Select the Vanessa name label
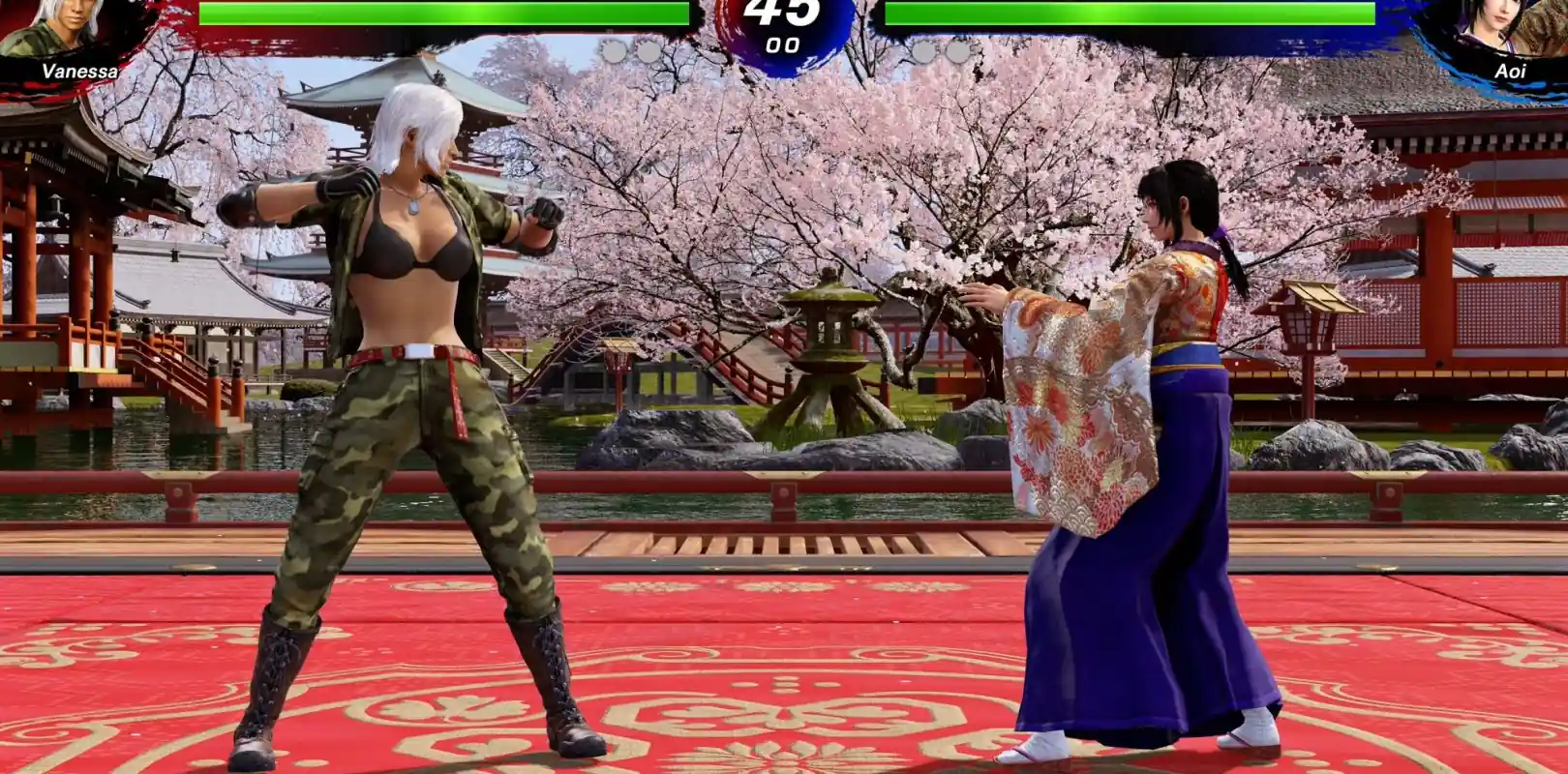 (x=80, y=70)
